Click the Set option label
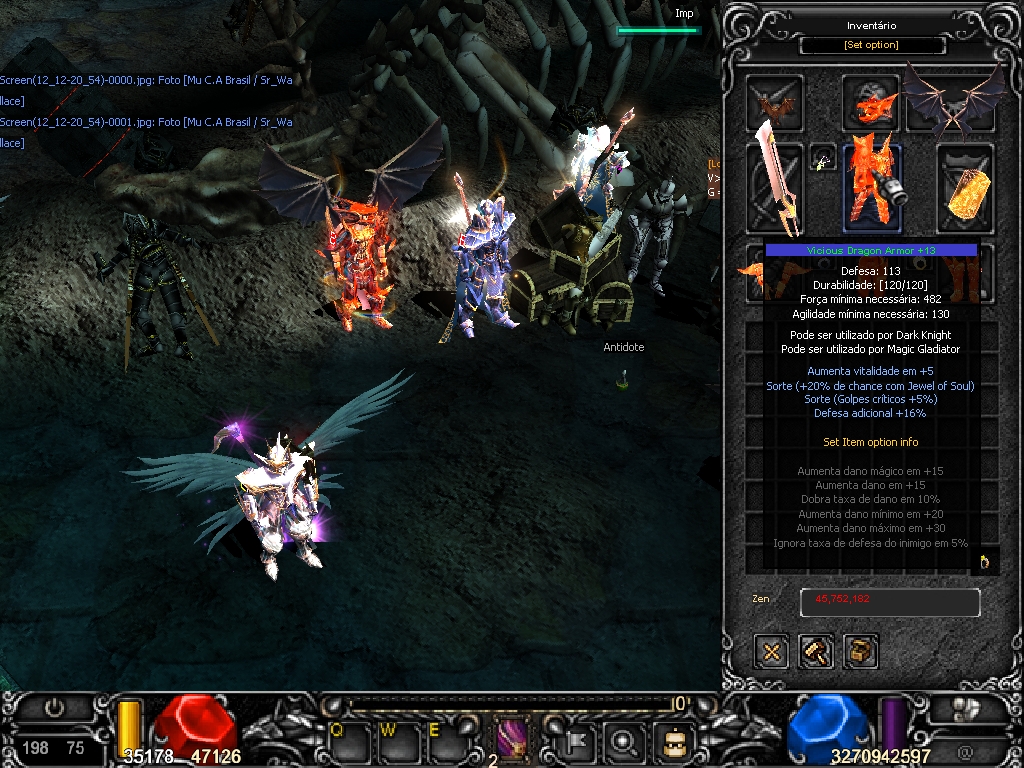 click(872, 45)
